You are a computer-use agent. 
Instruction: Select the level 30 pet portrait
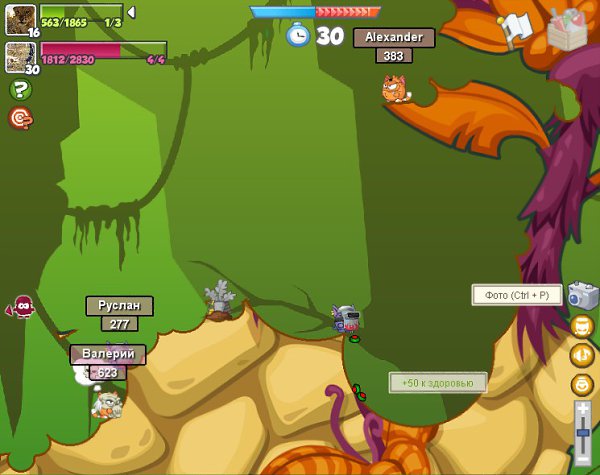pos(20,57)
